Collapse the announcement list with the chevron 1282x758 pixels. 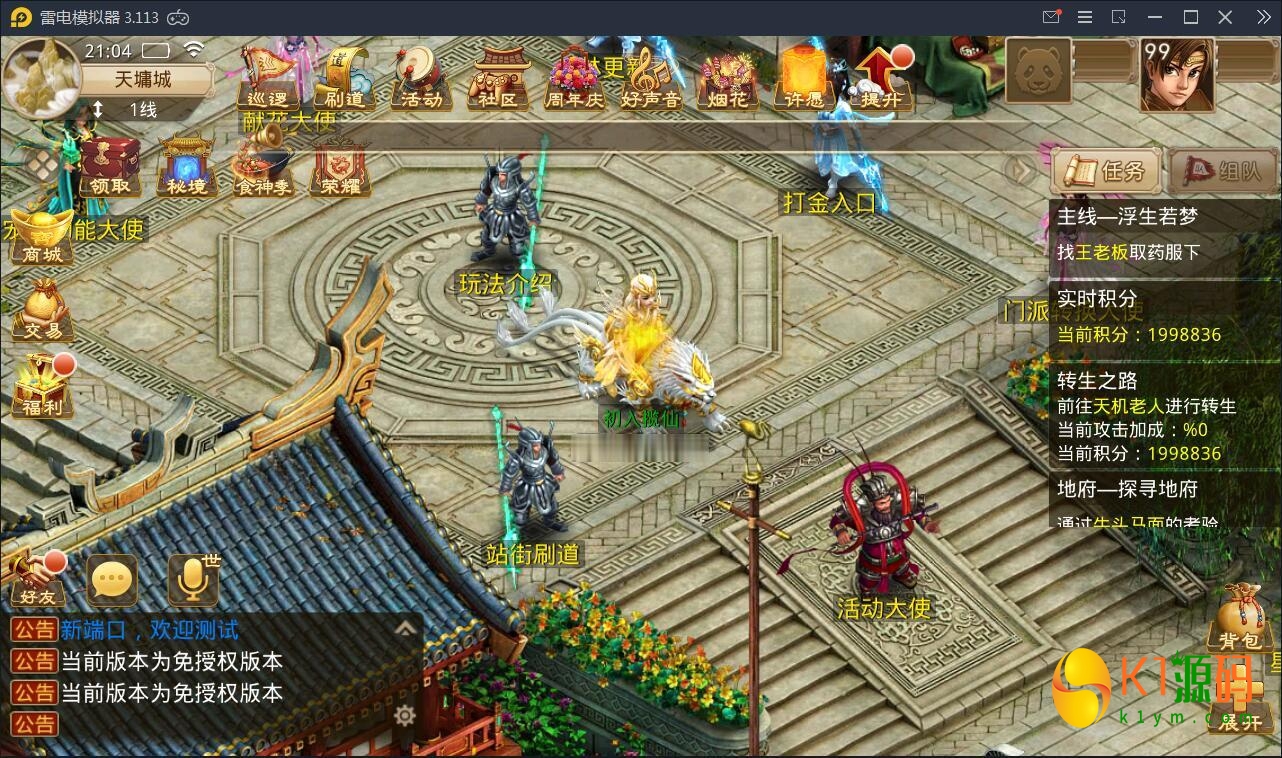pos(405,629)
